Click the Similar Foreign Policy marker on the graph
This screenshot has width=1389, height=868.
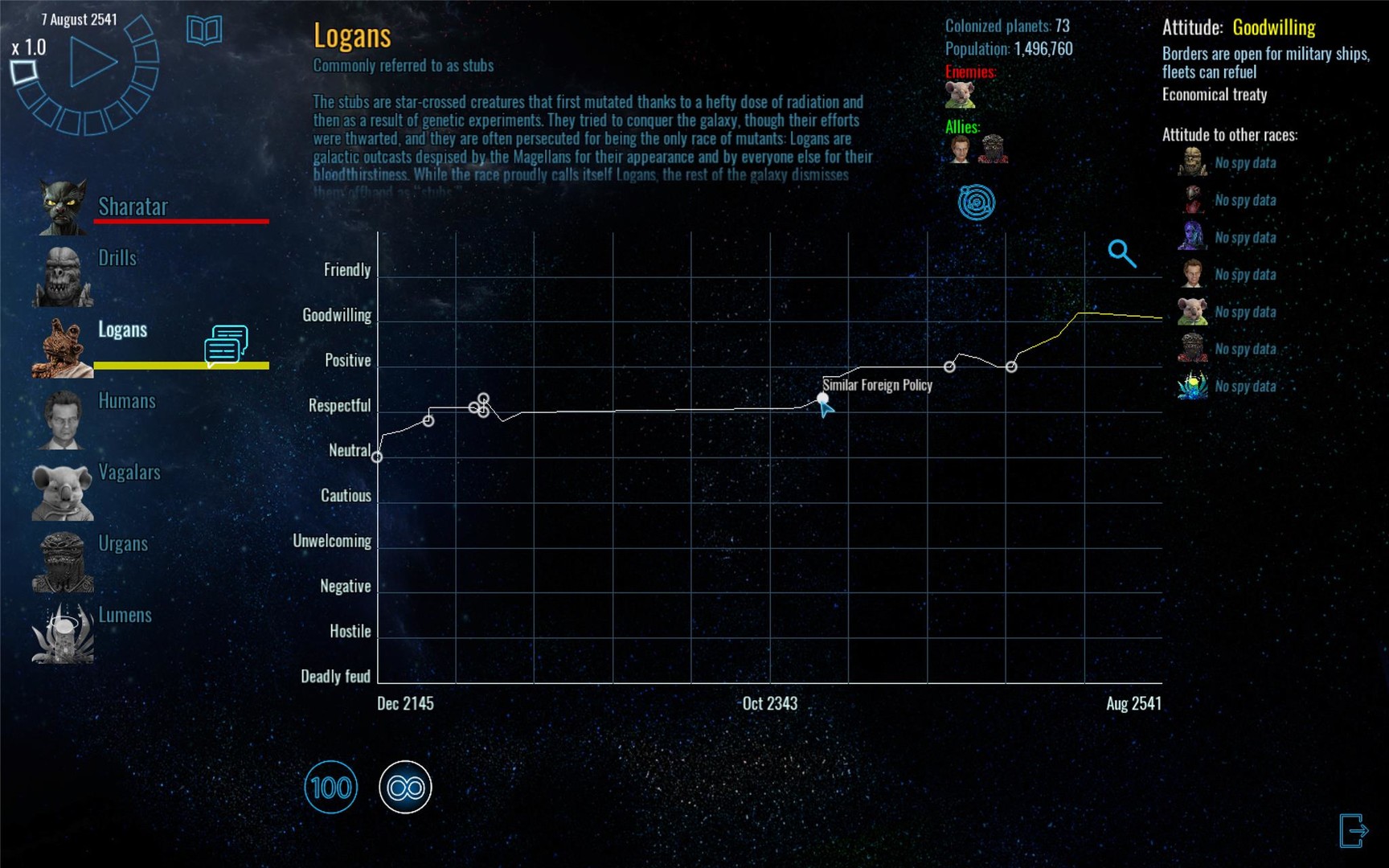(824, 398)
